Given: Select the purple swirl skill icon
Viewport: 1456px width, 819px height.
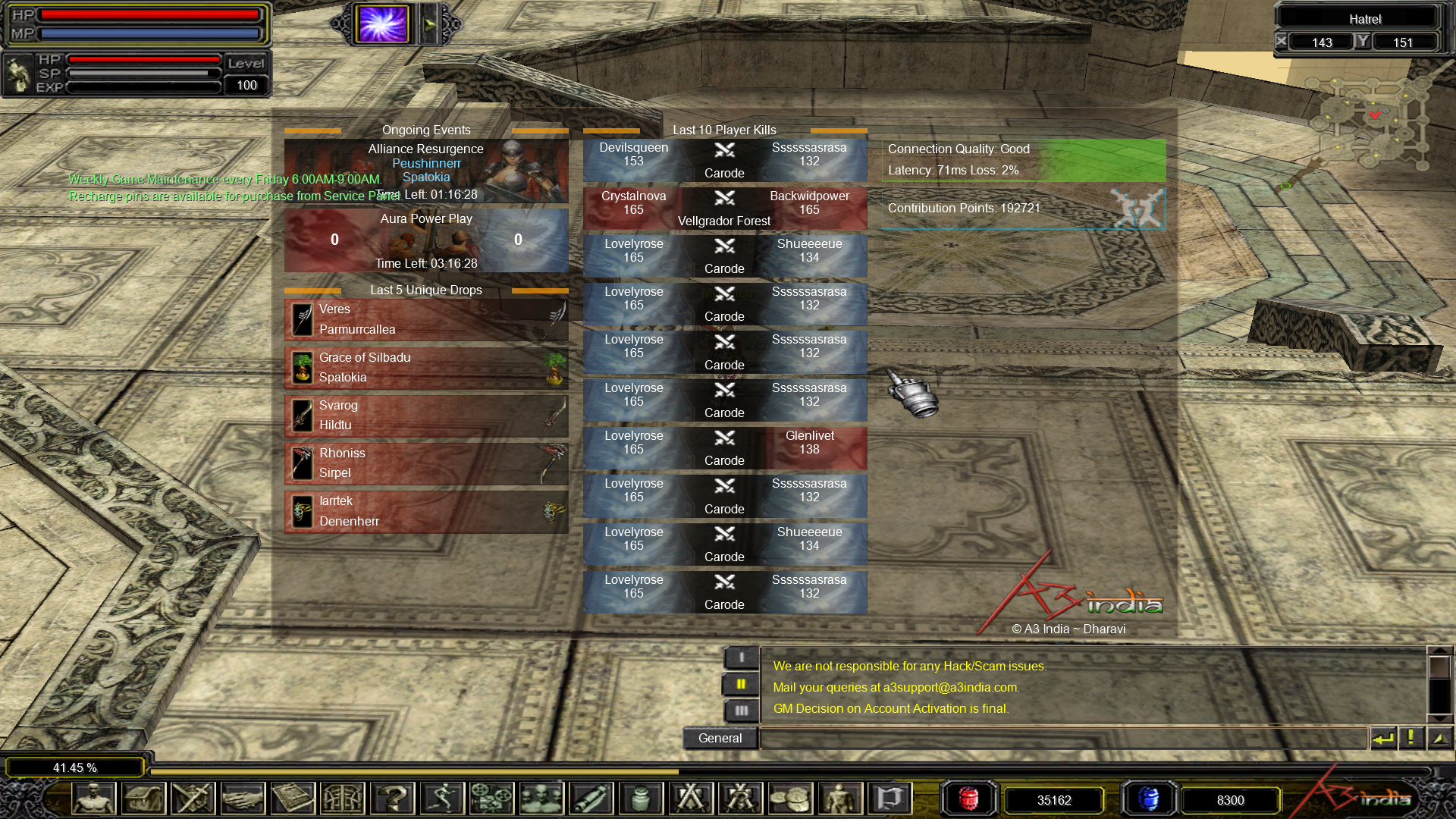Looking at the screenshot, I should pyautogui.click(x=384, y=24).
